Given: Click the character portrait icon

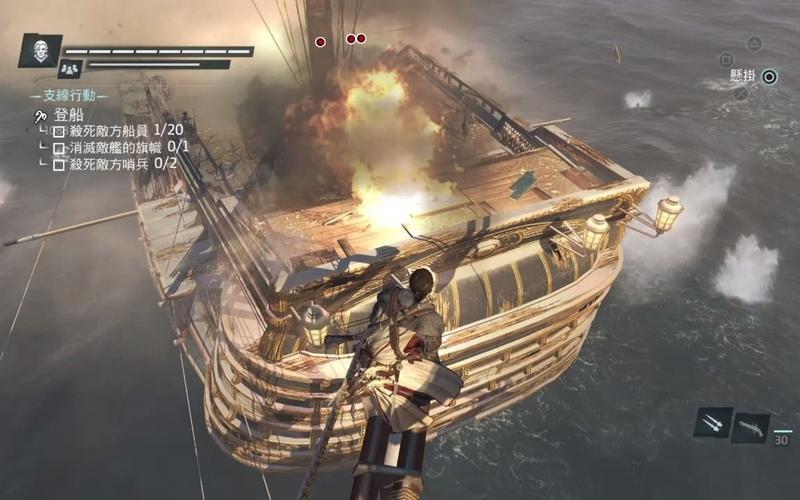Looking at the screenshot, I should (40, 51).
